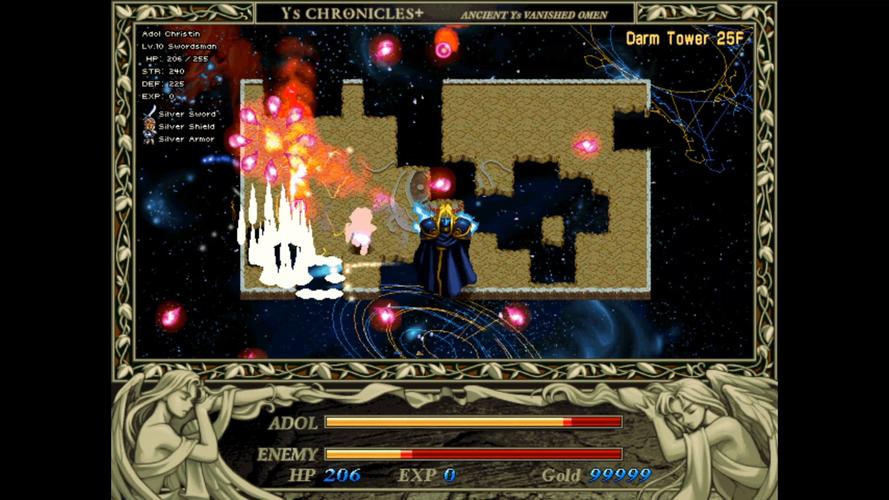Screen dimensions: 889x500
Task: Select the Silver Shield equipment entry
Action: tap(187, 126)
